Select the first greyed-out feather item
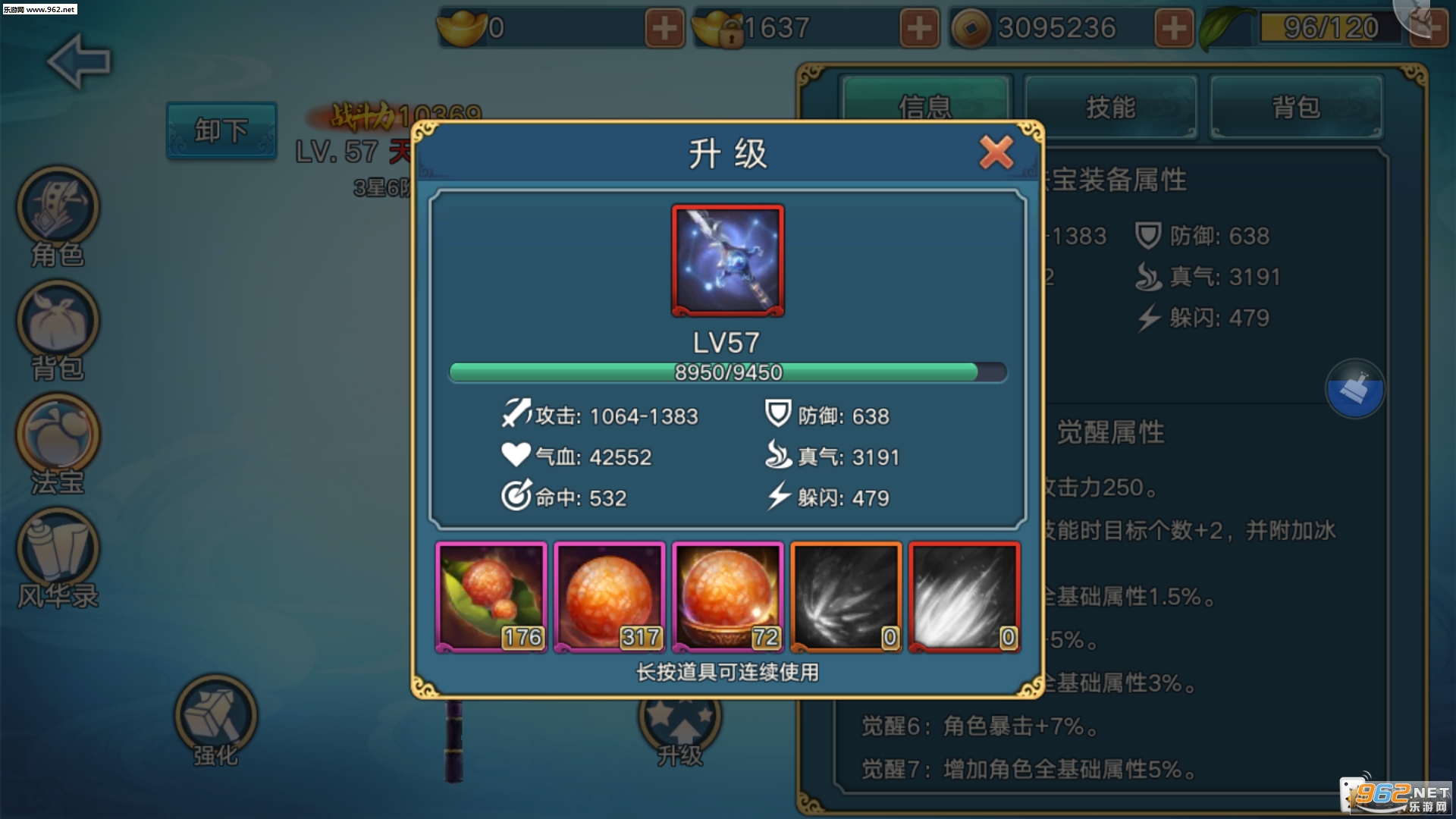The image size is (1456, 819). (x=845, y=595)
